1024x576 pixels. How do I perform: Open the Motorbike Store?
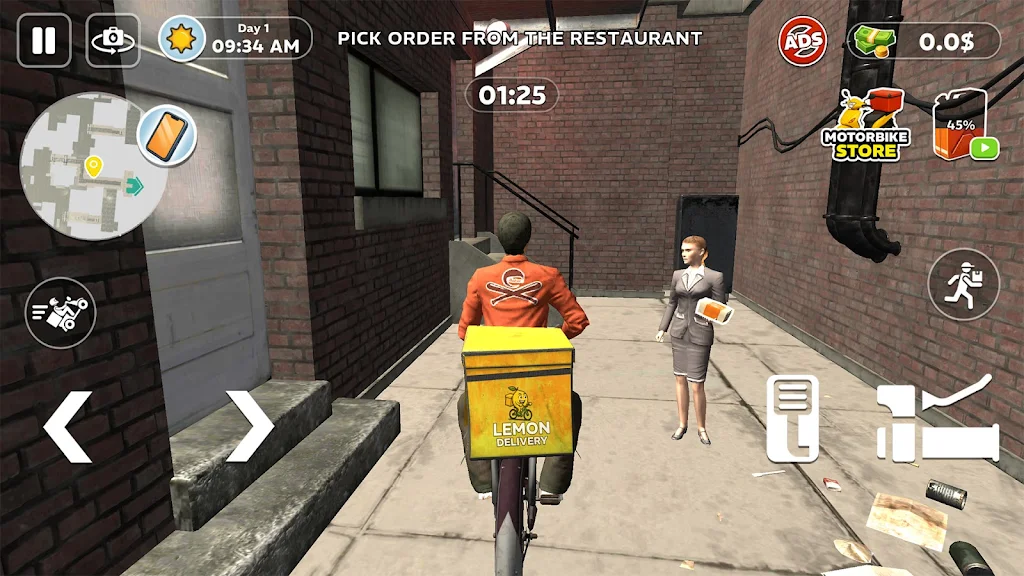[865, 126]
